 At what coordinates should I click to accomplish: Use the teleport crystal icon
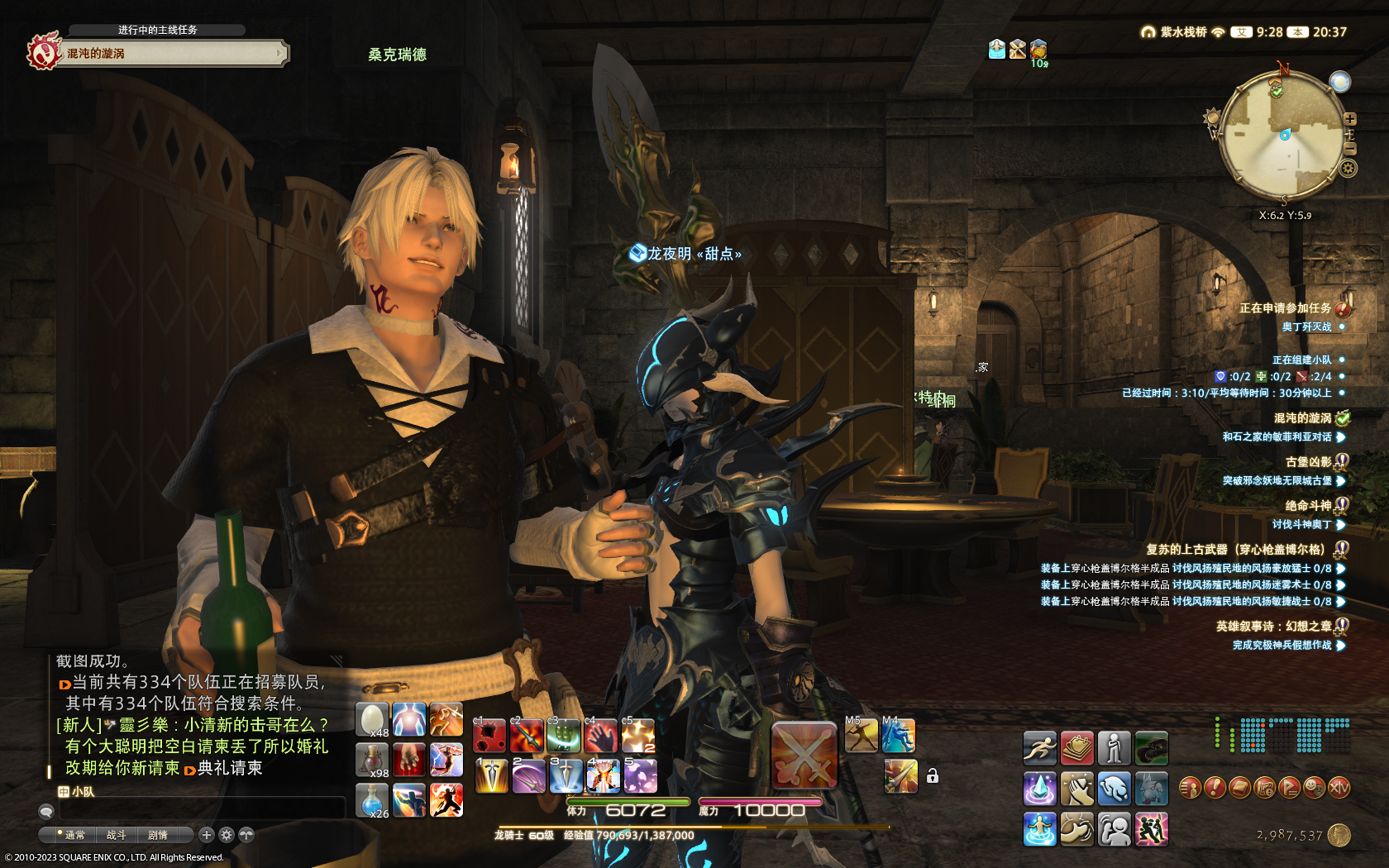(1039, 789)
